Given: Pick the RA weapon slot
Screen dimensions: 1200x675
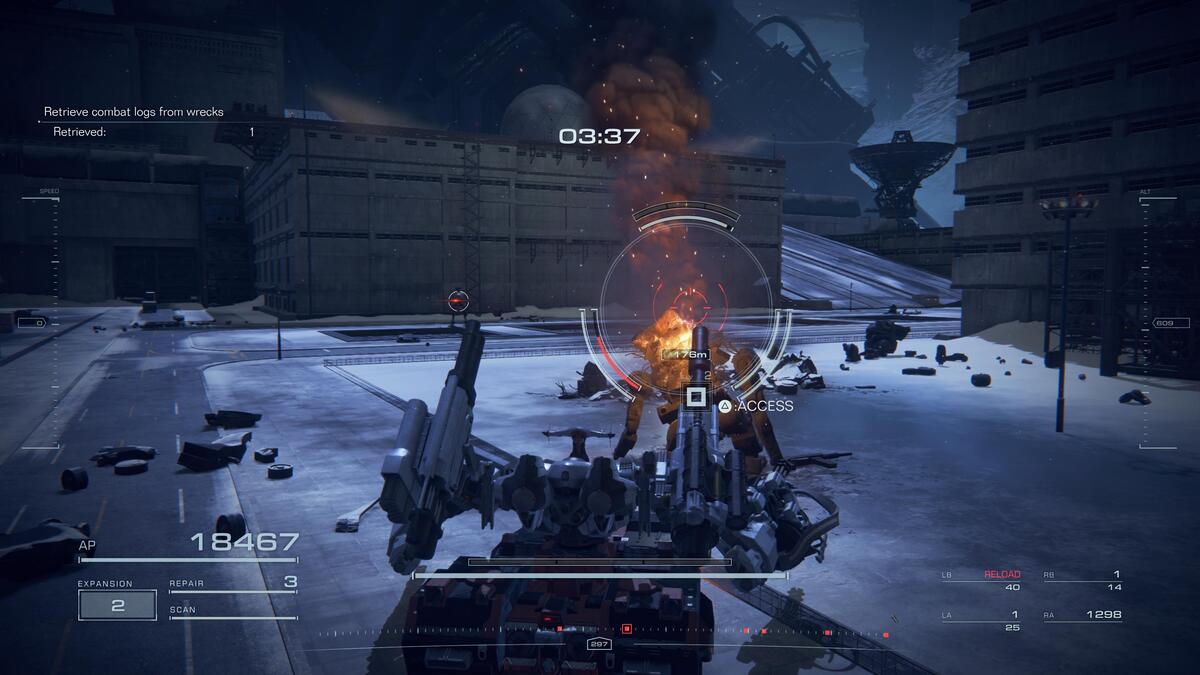Looking at the screenshot, I should click(1082, 616).
